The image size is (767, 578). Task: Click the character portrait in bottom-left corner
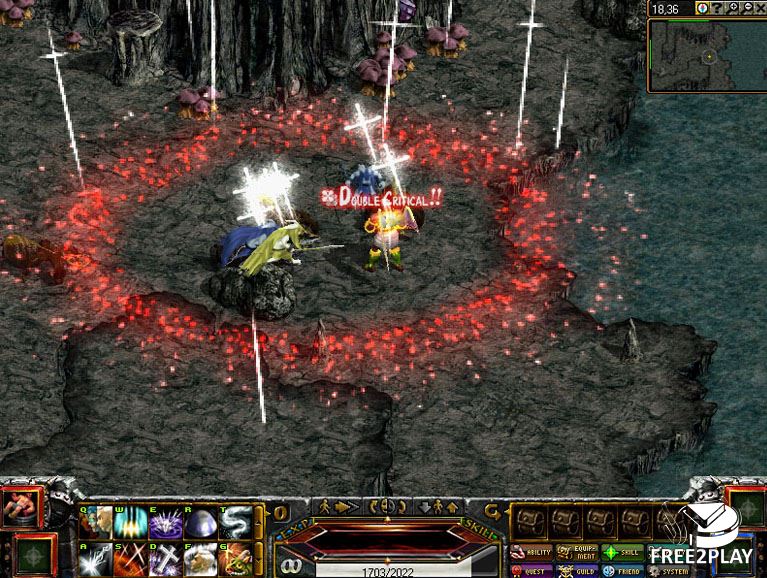click(22, 507)
